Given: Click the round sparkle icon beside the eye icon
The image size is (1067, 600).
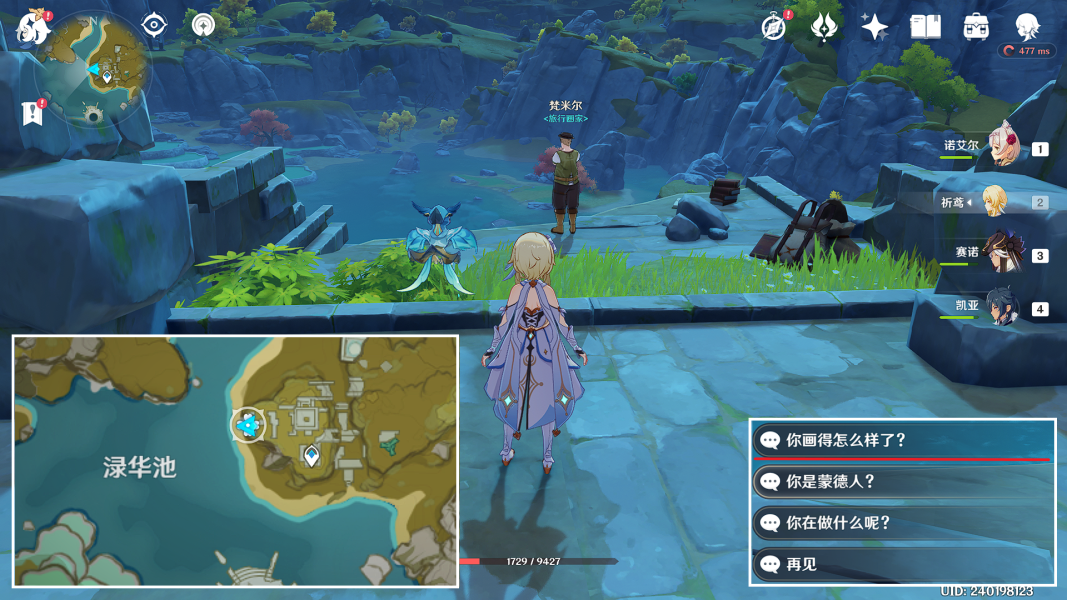Looking at the screenshot, I should coord(203,25).
